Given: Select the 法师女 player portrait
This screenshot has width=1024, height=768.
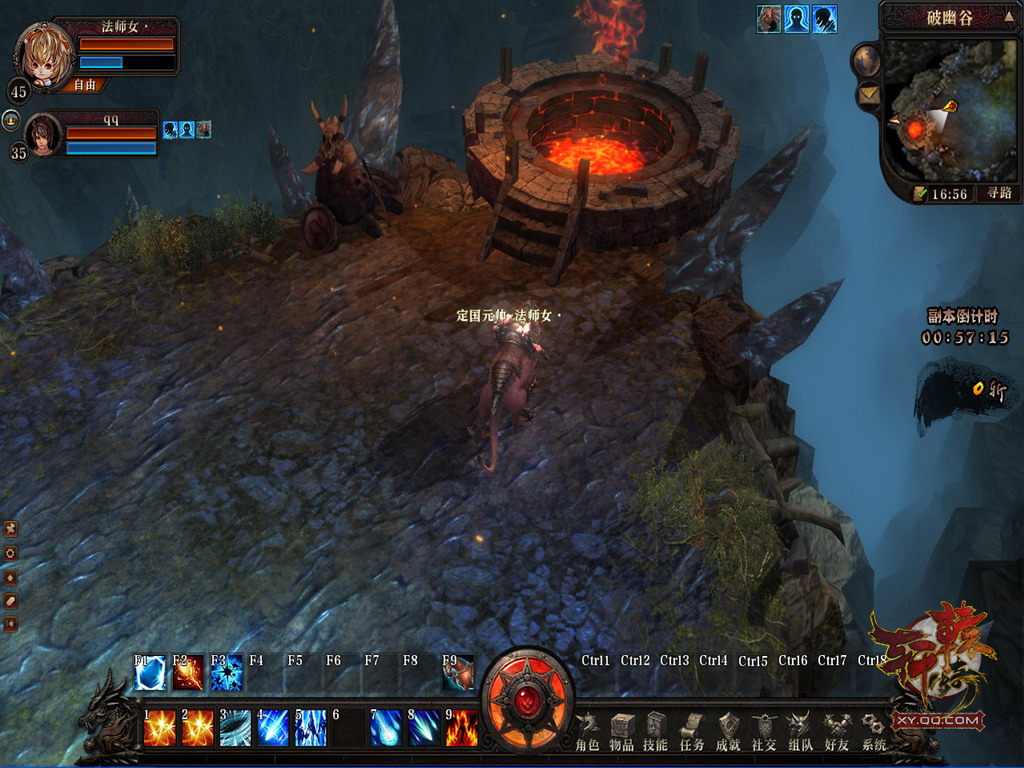Looking at the screenshot, I should [44, 56].
